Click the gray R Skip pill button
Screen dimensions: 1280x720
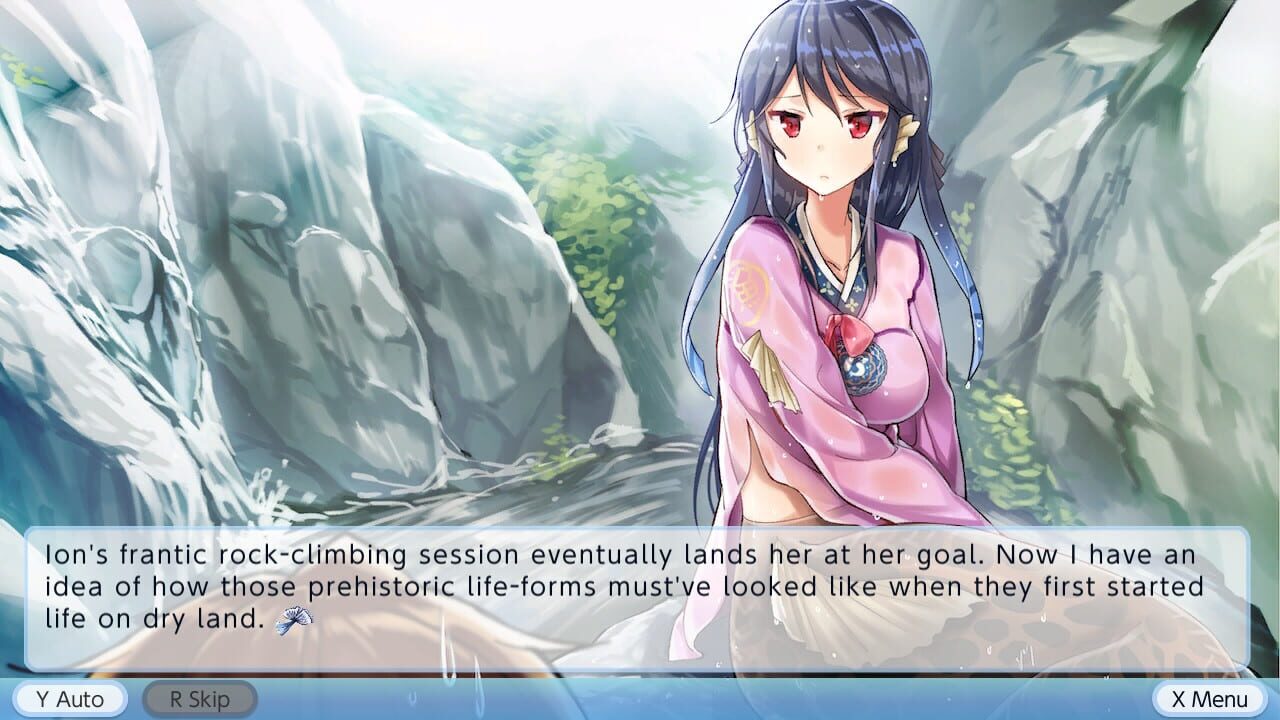coord(203,700)
